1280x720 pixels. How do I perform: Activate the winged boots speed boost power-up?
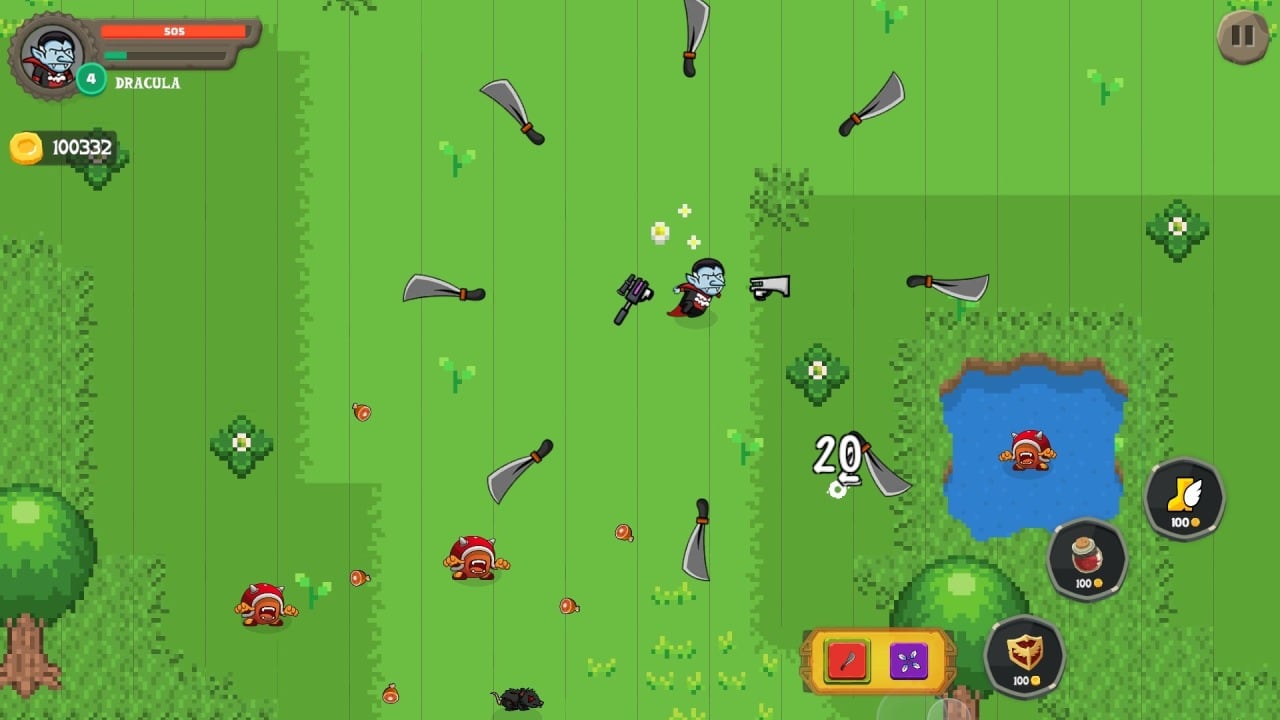tap(1184, 497)
